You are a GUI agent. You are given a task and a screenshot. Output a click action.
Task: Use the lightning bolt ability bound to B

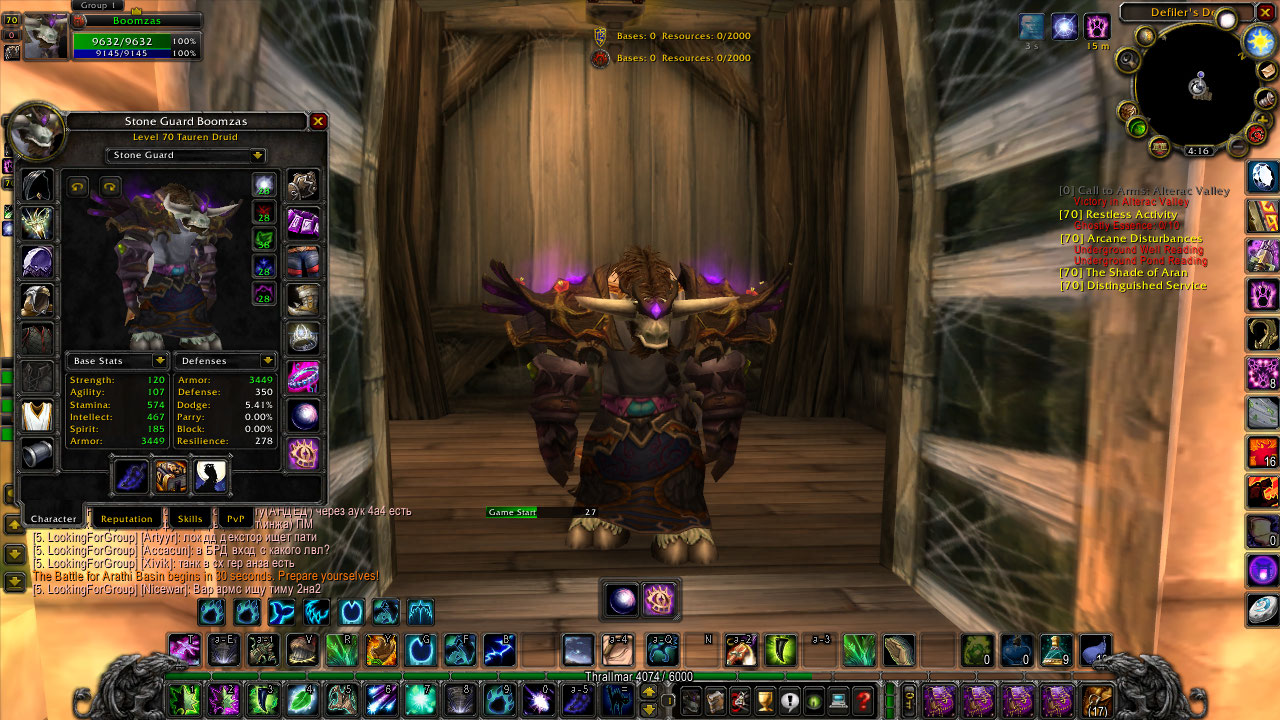pos(499,650)
